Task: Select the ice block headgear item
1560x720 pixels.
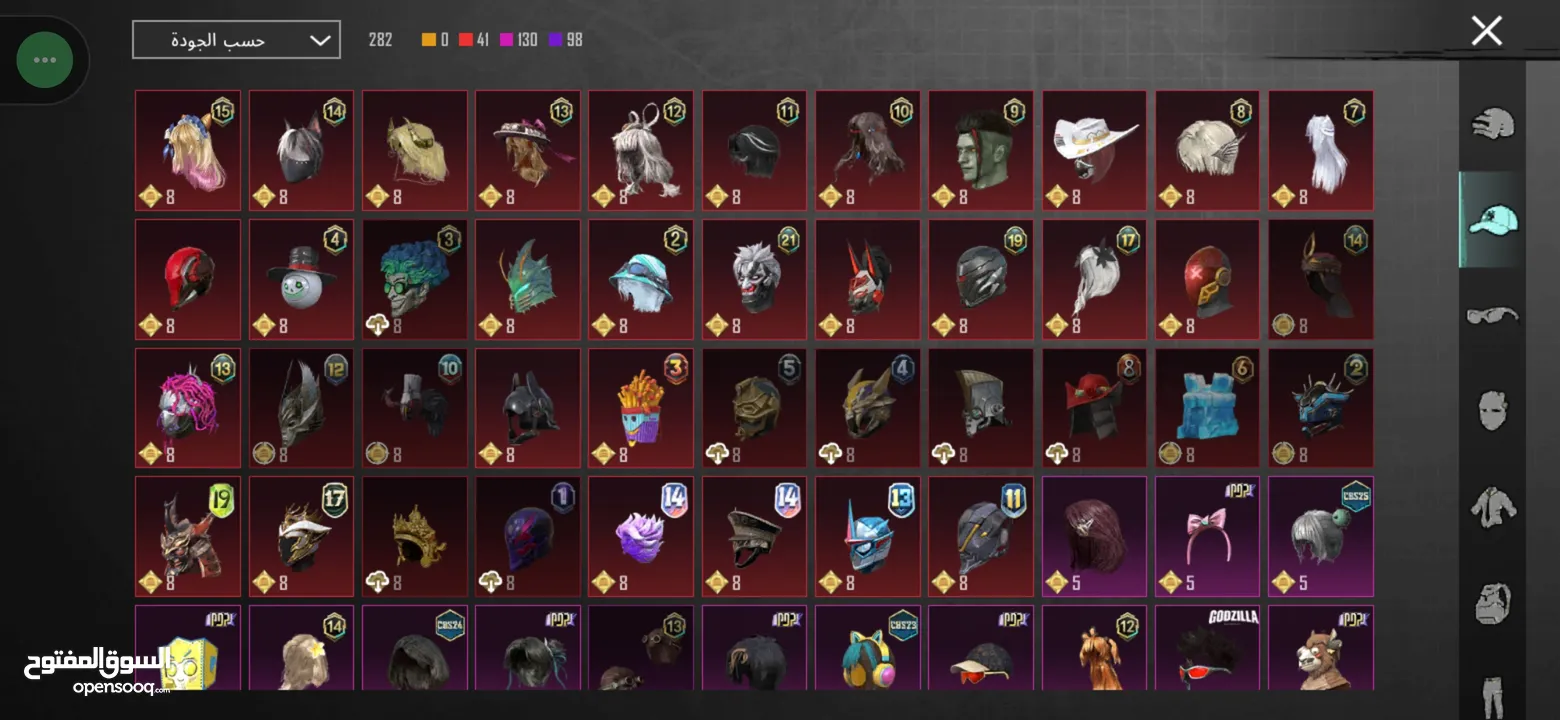Action: click(x=1208, y=408)
